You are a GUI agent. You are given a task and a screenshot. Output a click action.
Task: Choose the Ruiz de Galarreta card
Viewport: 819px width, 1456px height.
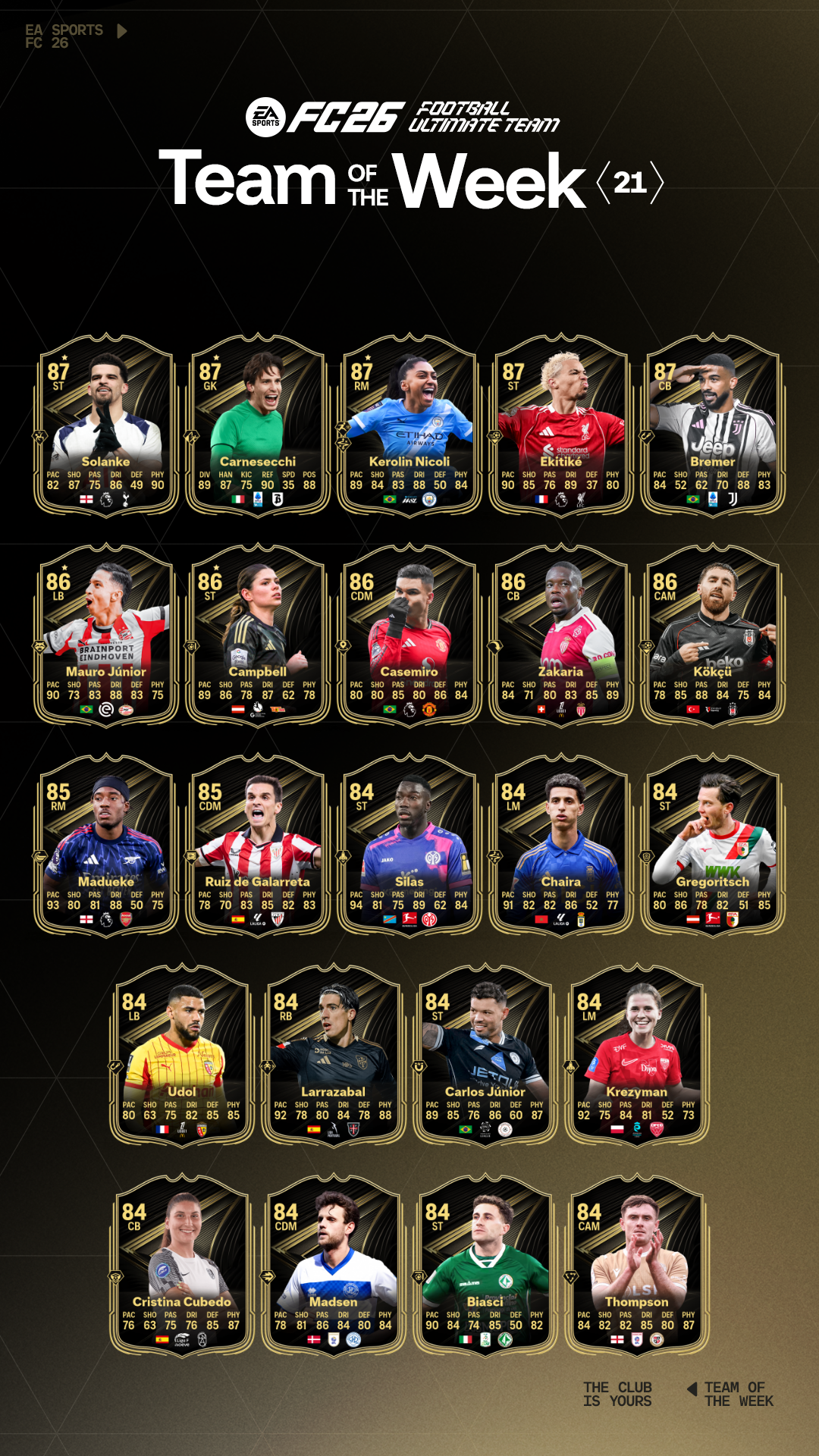coord(258,845)
